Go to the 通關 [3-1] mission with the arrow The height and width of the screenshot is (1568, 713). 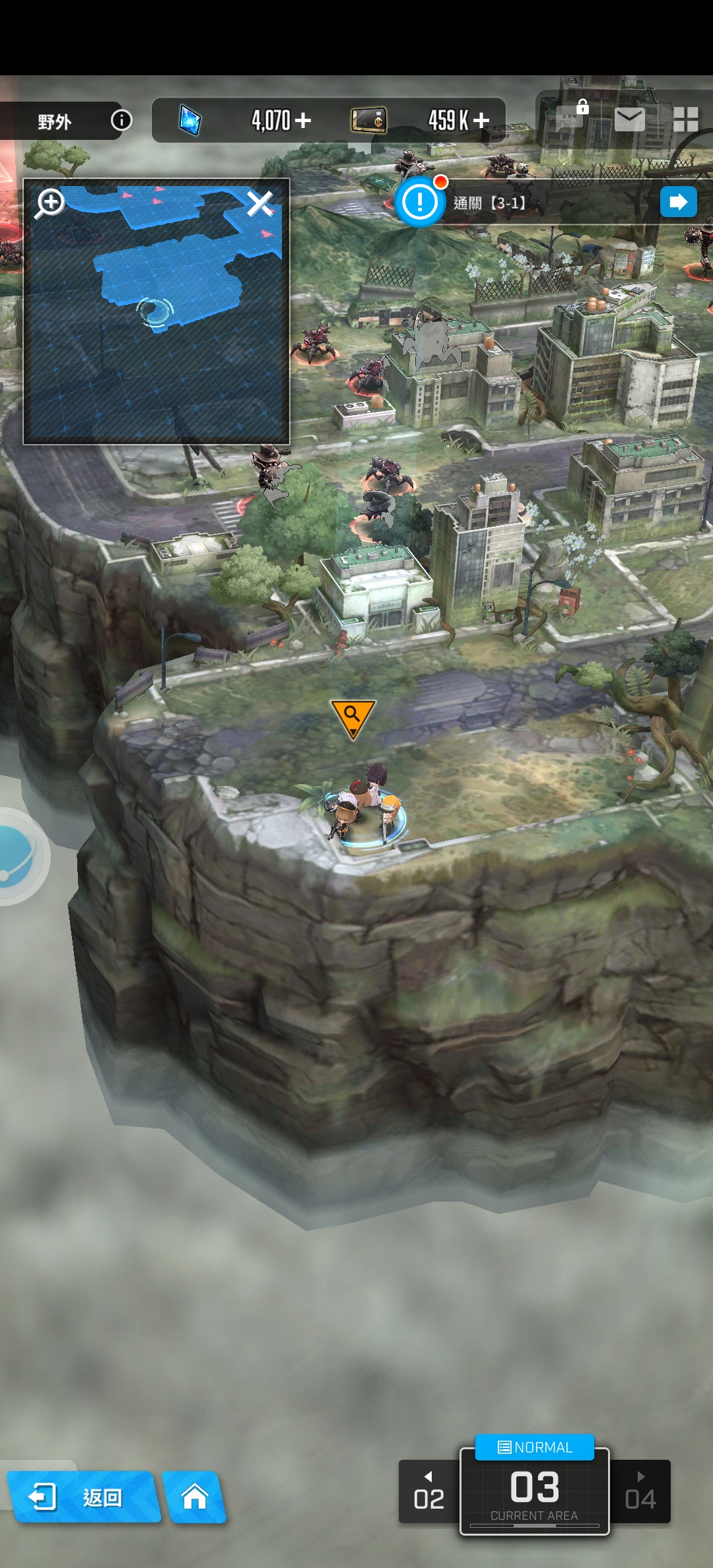[x=678, y=202]
